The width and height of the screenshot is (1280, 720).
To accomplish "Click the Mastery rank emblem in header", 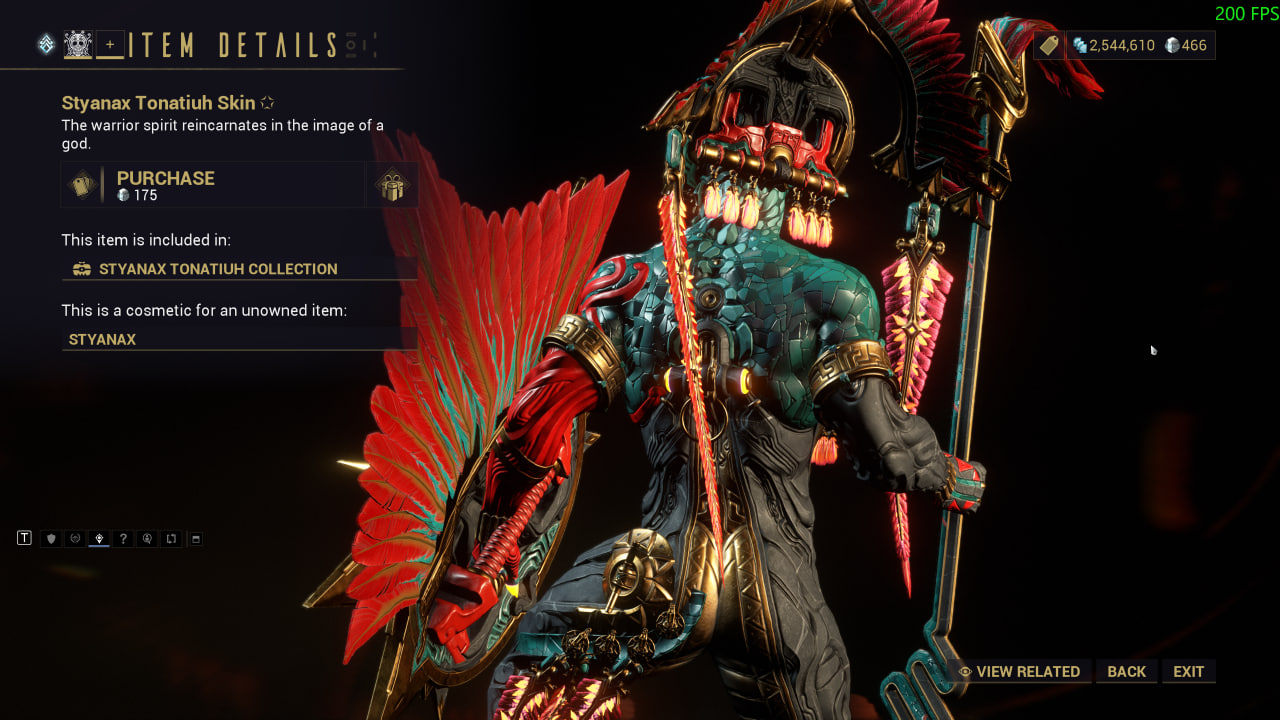I will click(x=46, y=44).
